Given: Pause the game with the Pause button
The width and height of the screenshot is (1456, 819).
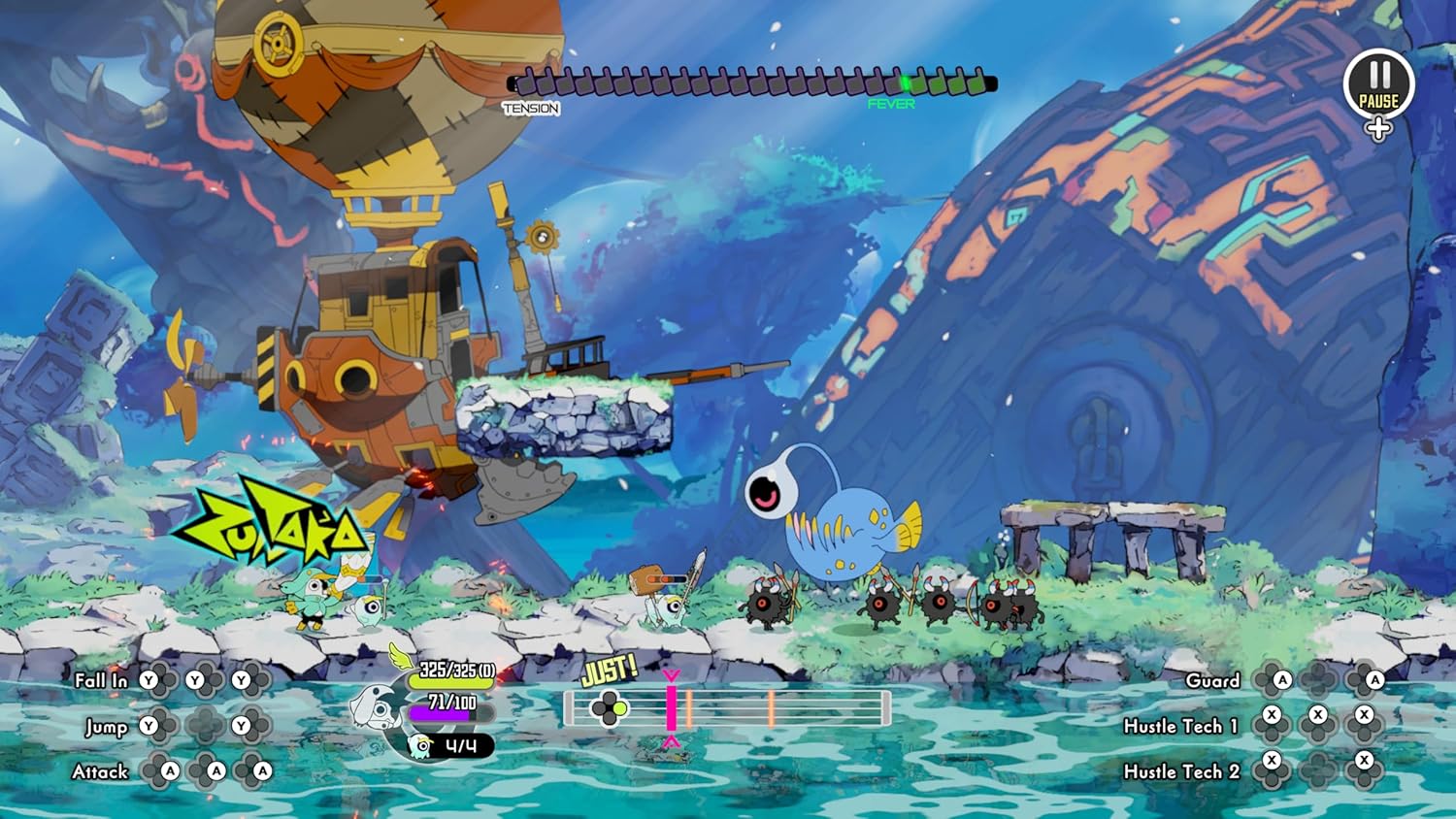Looking at the screenshot, I should click(x=1378, y=83).
